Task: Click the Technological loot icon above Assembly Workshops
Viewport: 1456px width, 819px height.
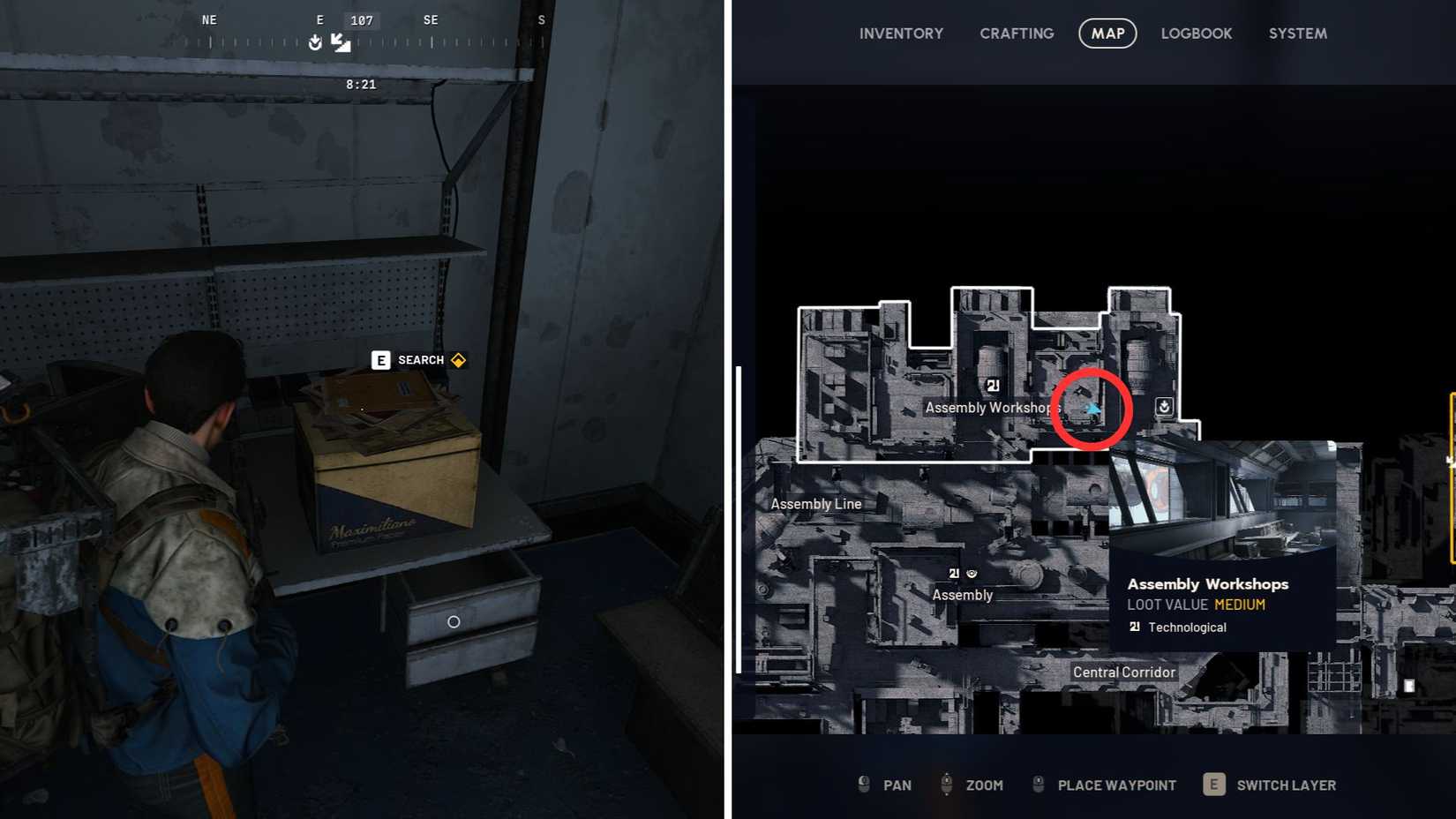Action: [x=993, y=387]
